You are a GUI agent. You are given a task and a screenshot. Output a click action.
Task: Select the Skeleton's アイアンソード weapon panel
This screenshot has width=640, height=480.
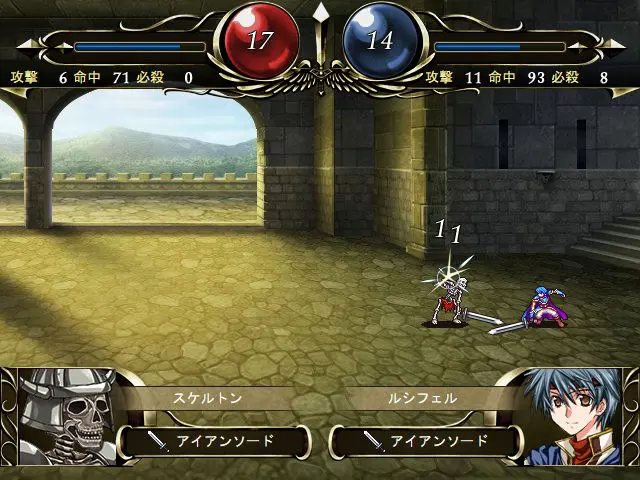pyautogui.click(x=214, y=441)
